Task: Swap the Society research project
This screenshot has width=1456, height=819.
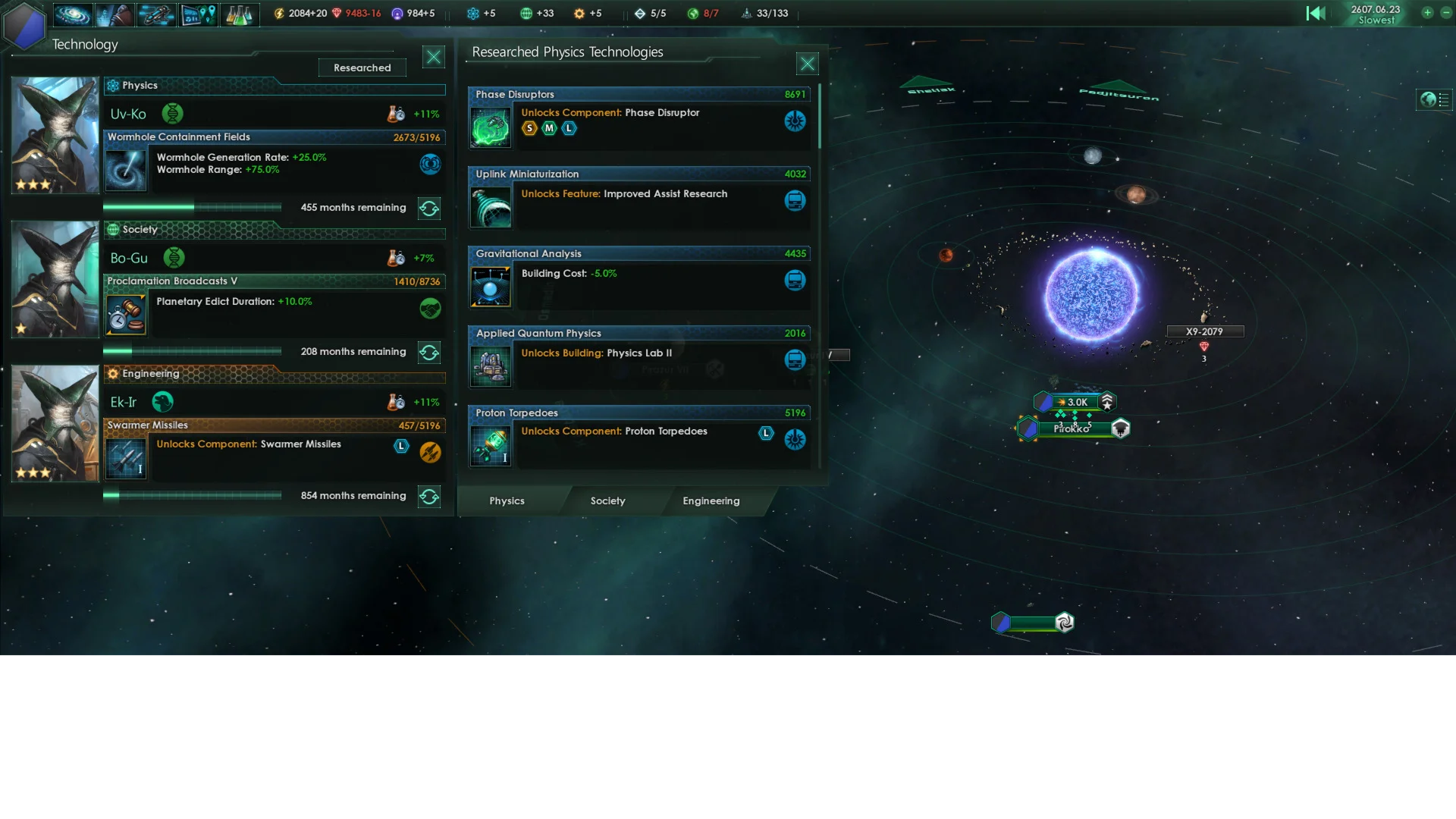Action: pyautogui.click(x=429, y=352)
